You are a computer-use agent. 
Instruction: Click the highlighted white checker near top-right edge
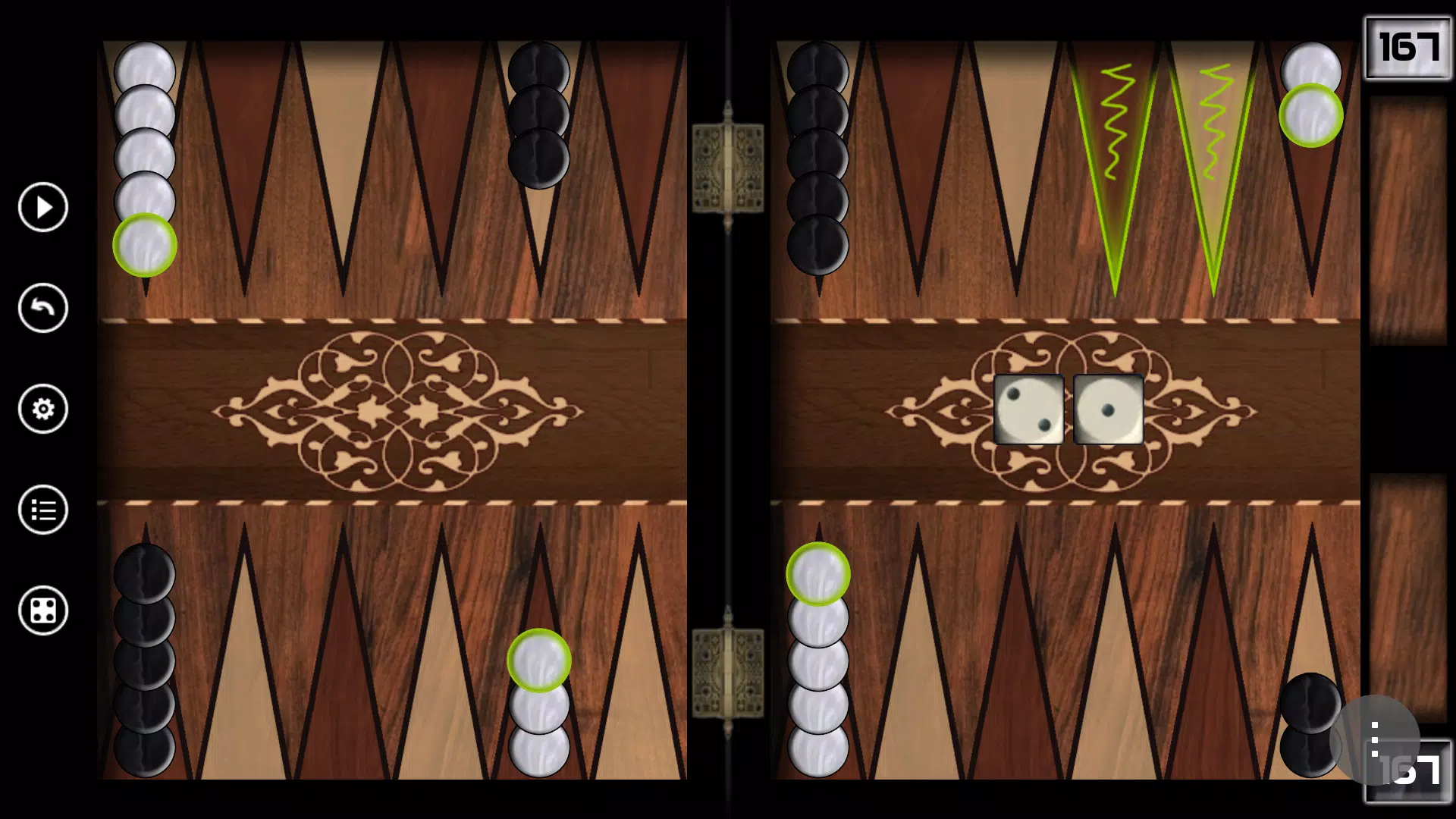pos(1312,114)
